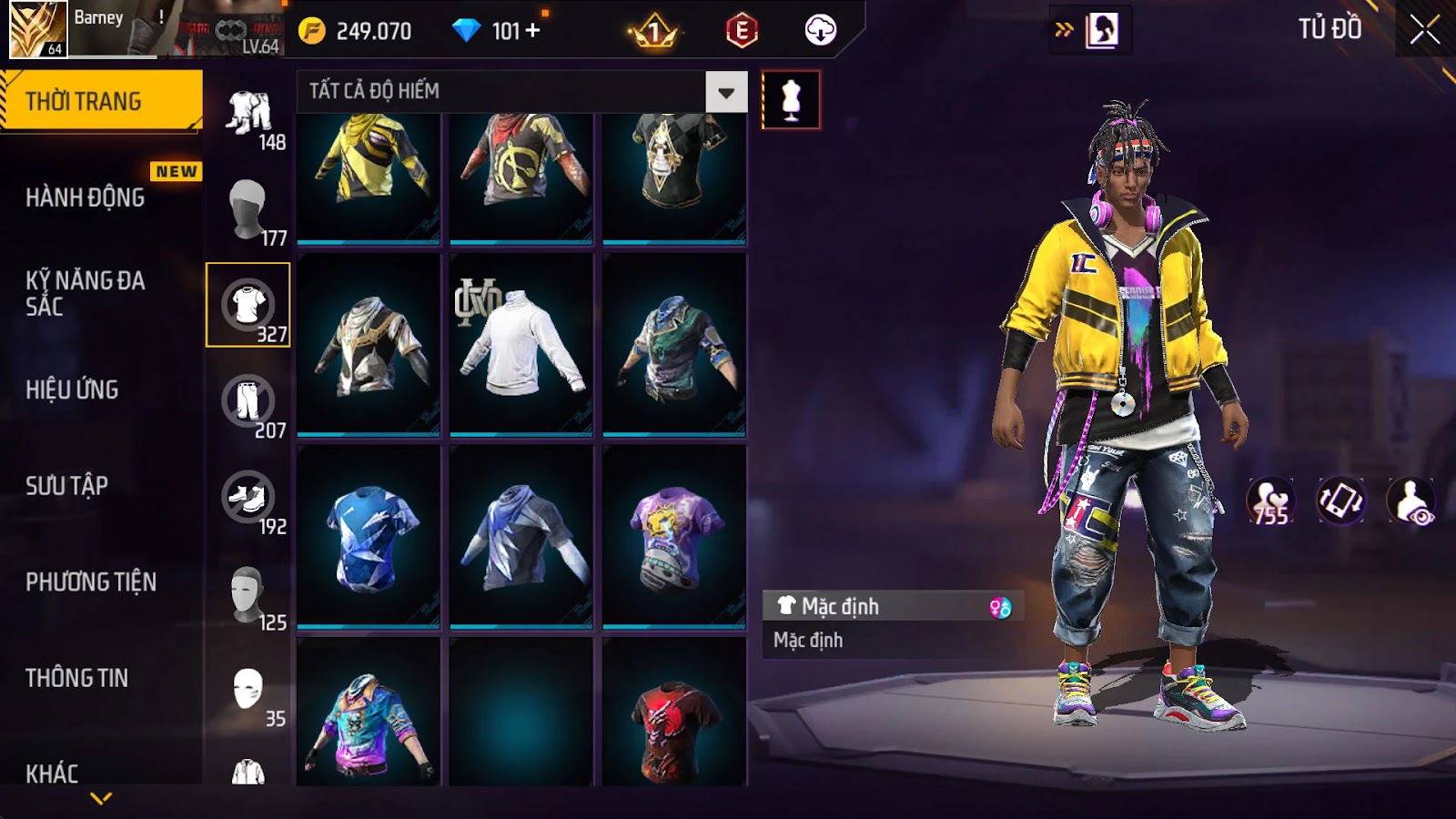The image size is (1456, 819).
Task: Close the wardrobe screen
Action: 1424,30
